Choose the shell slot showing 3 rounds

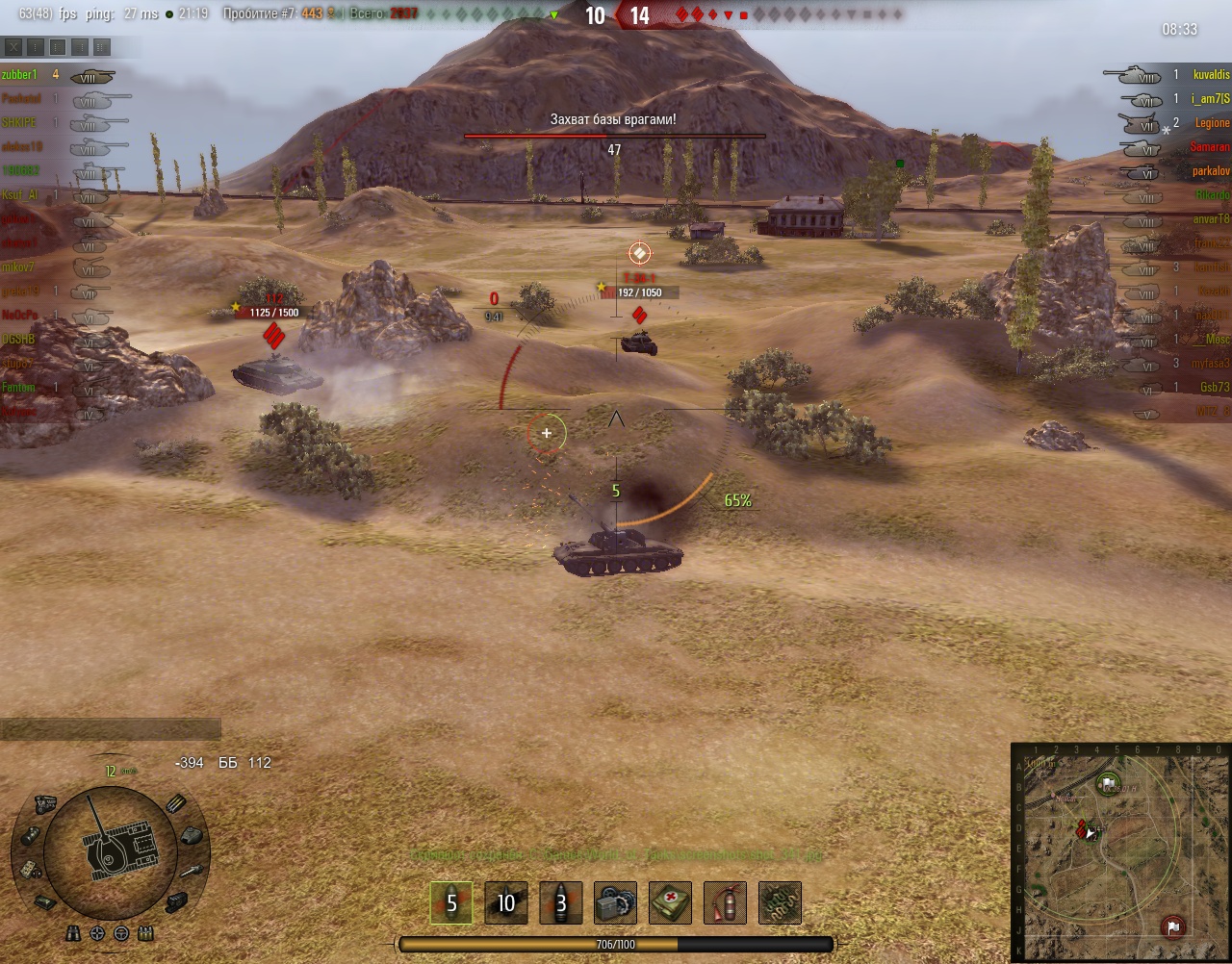click(x=561, y=902)
